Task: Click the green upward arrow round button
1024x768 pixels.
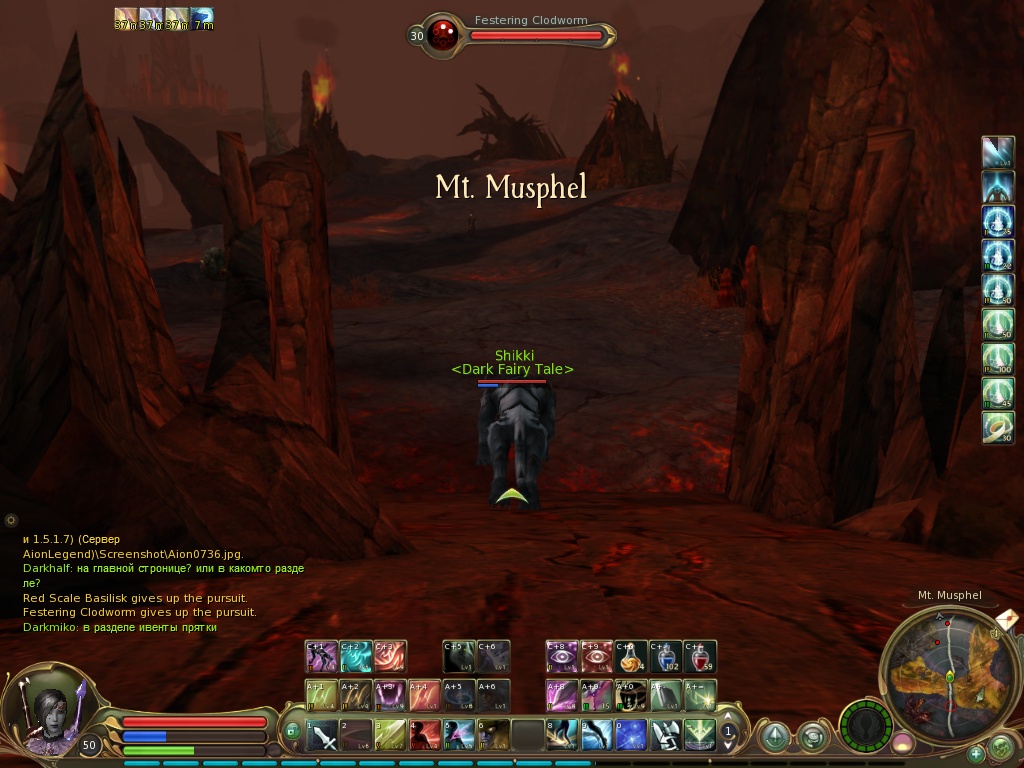Action: click(775, 738)
